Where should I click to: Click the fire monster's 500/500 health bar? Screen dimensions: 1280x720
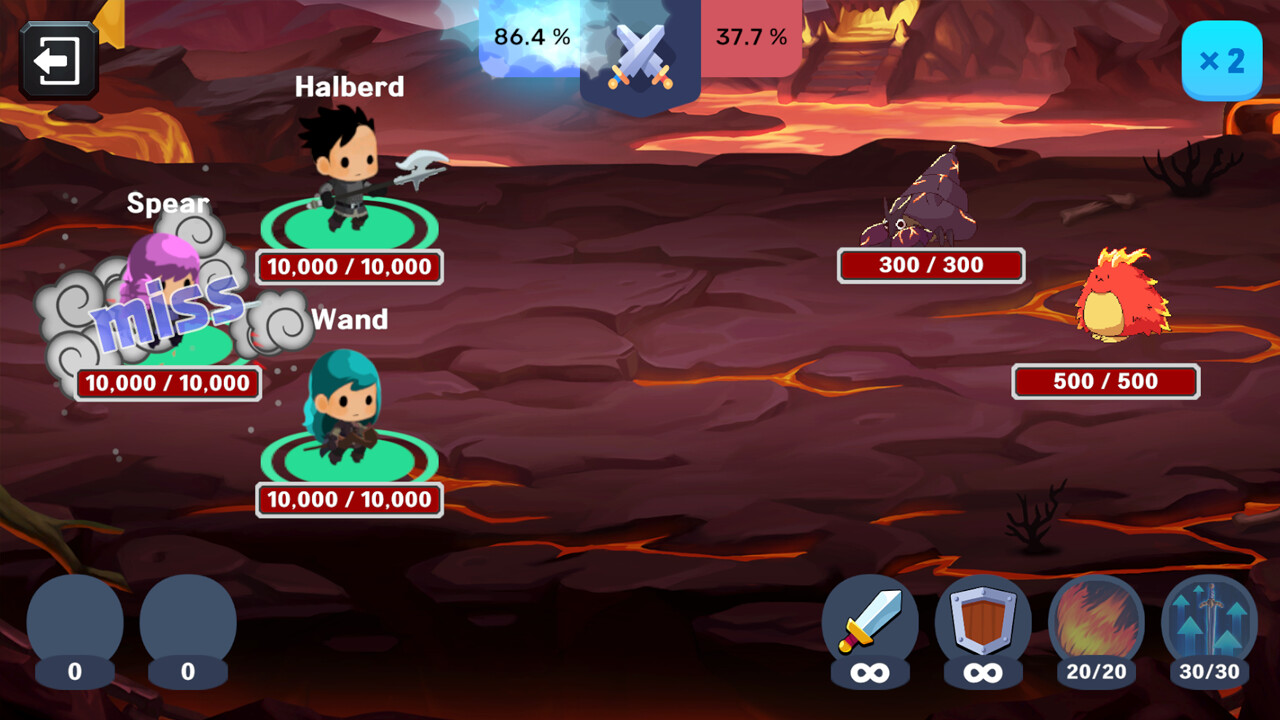point(1105,381)
